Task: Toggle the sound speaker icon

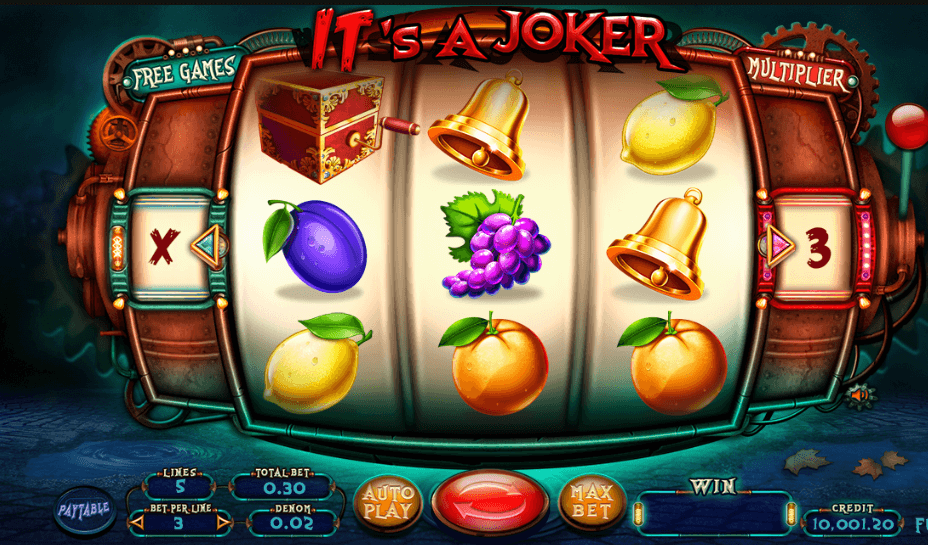Action: 858,396
